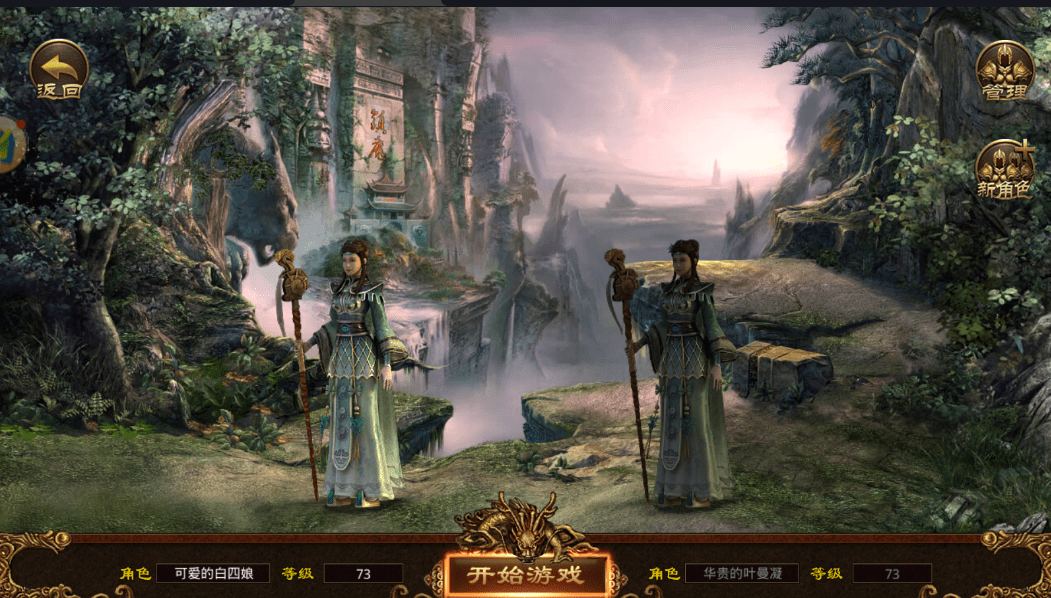
Task: Start the game with 开始游戏
Action: click(x=526, y=574)
